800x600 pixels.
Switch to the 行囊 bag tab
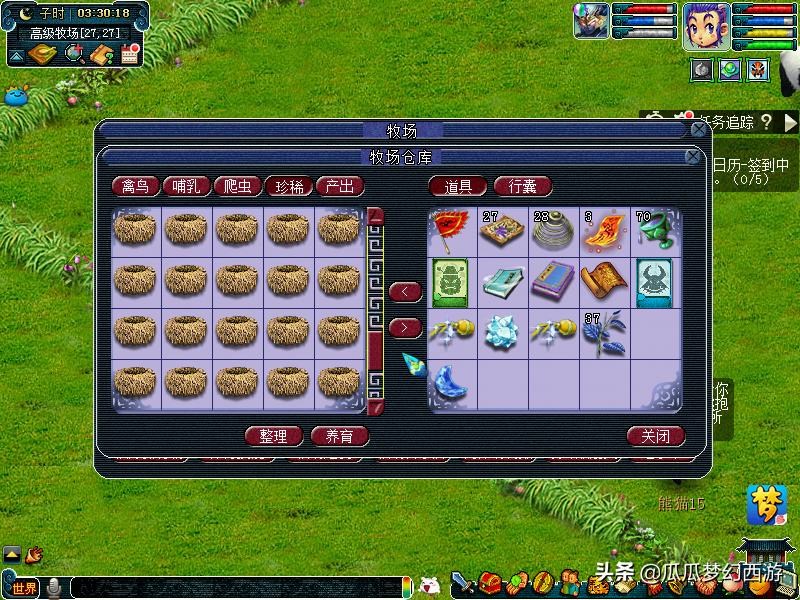point(522,187)
